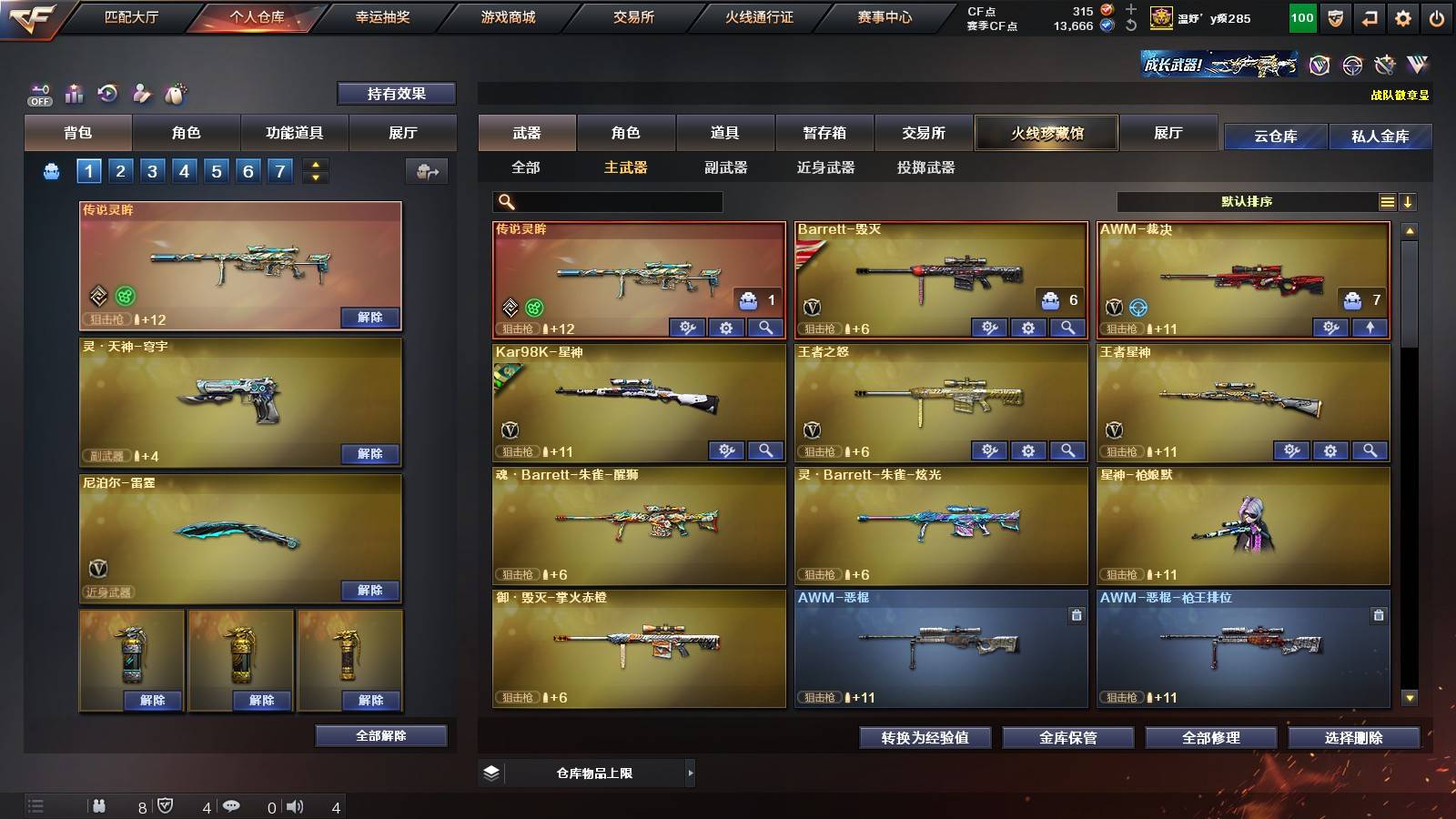Open the settings gear in the top-right corner
The height and width of the screenshot is (819, 1456).
(x=1403, y=17)
